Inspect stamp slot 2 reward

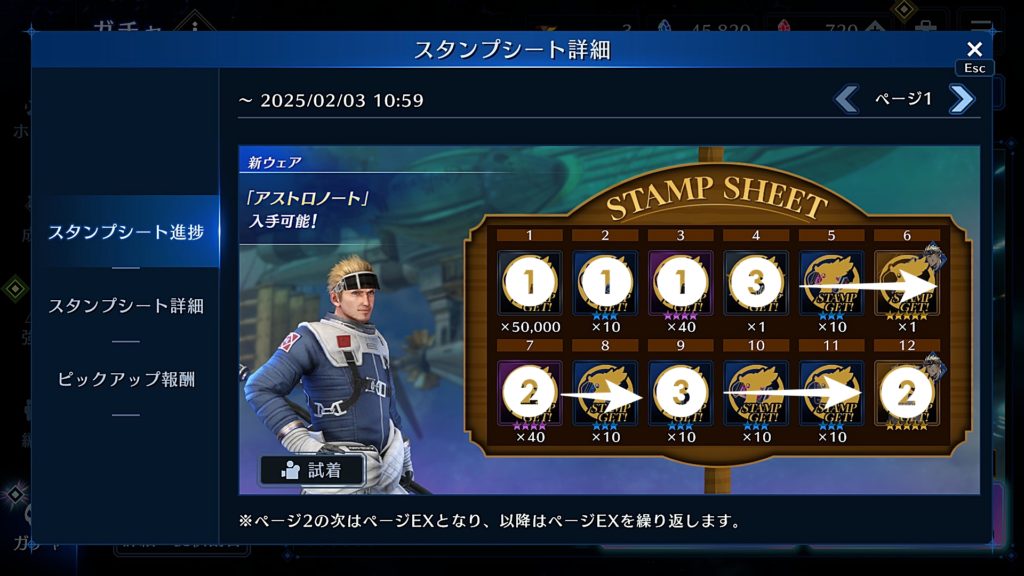(x=605, y=284)
